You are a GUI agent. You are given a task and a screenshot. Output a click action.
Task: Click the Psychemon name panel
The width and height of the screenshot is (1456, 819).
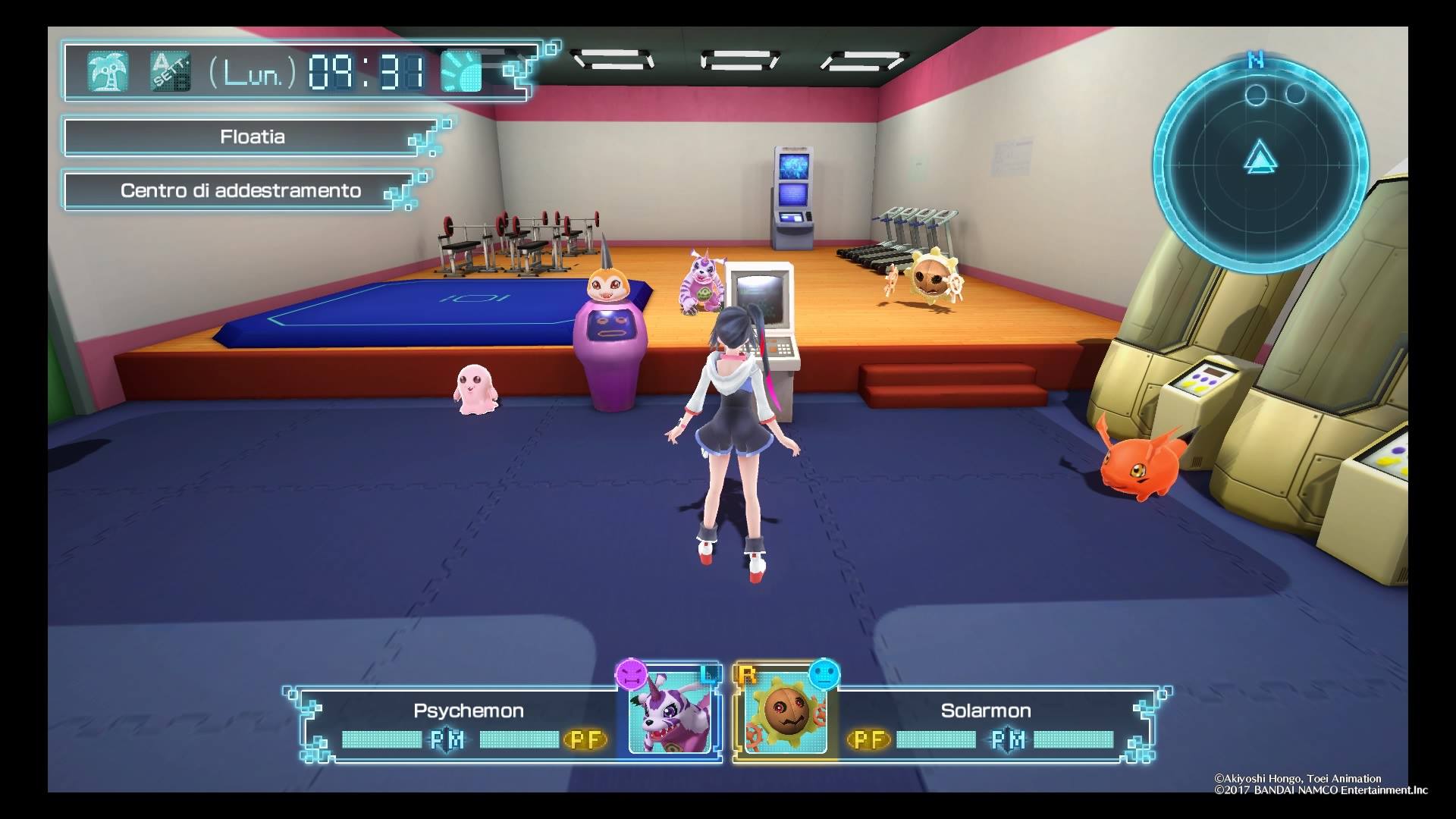coord(468,711)
